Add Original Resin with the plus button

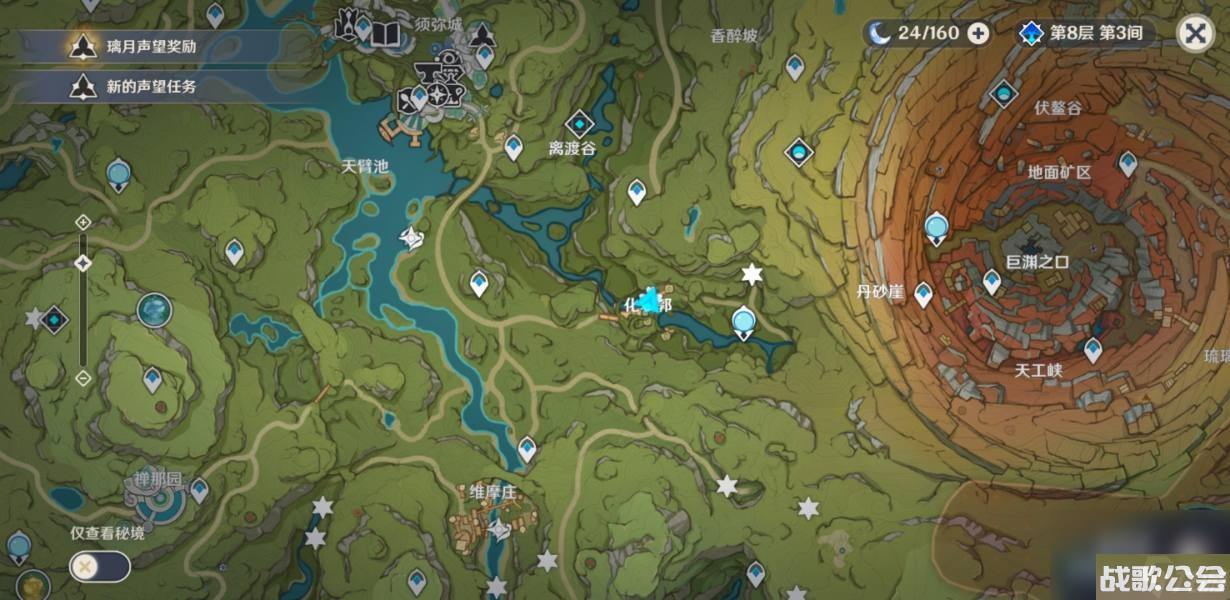(979, 33)
